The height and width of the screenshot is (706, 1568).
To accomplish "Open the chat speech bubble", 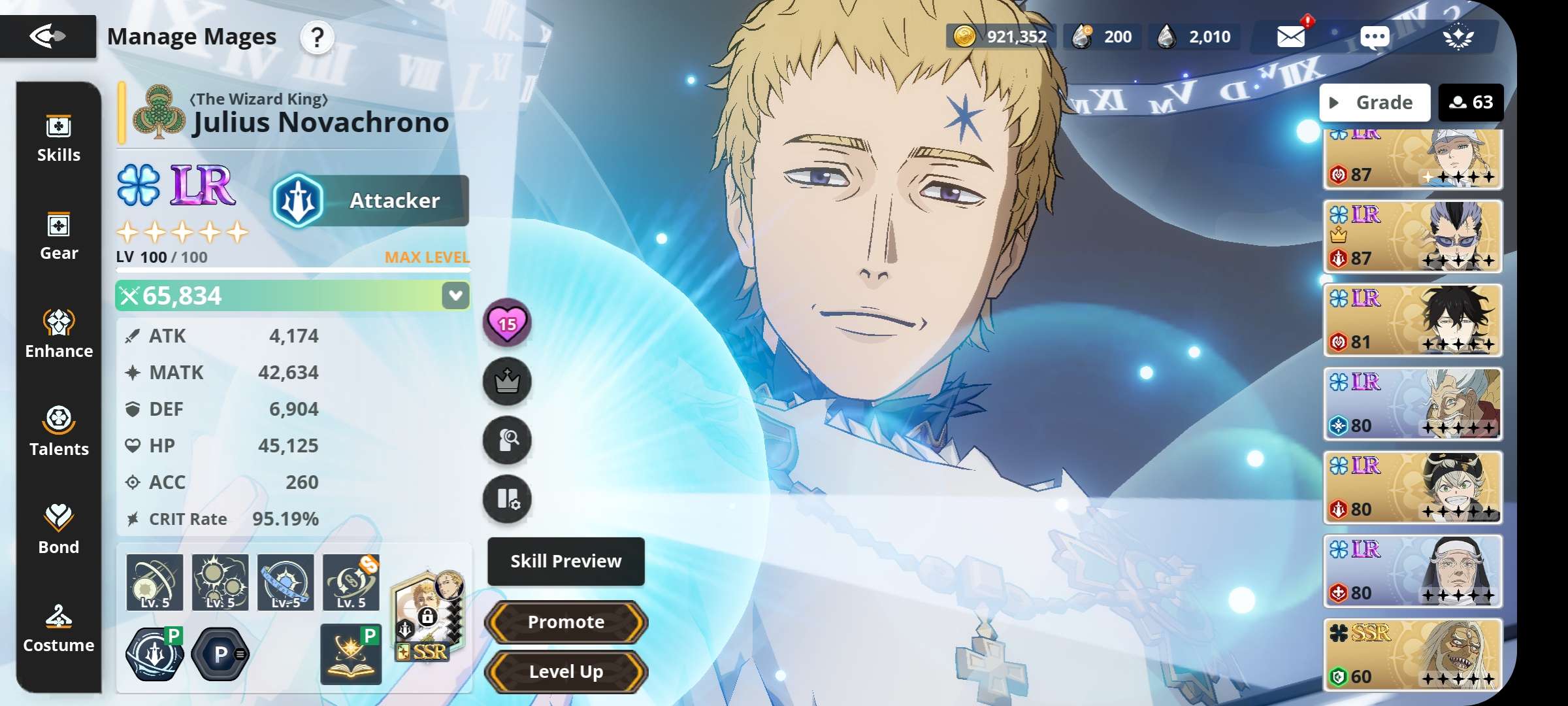I will pos(1375,37).
